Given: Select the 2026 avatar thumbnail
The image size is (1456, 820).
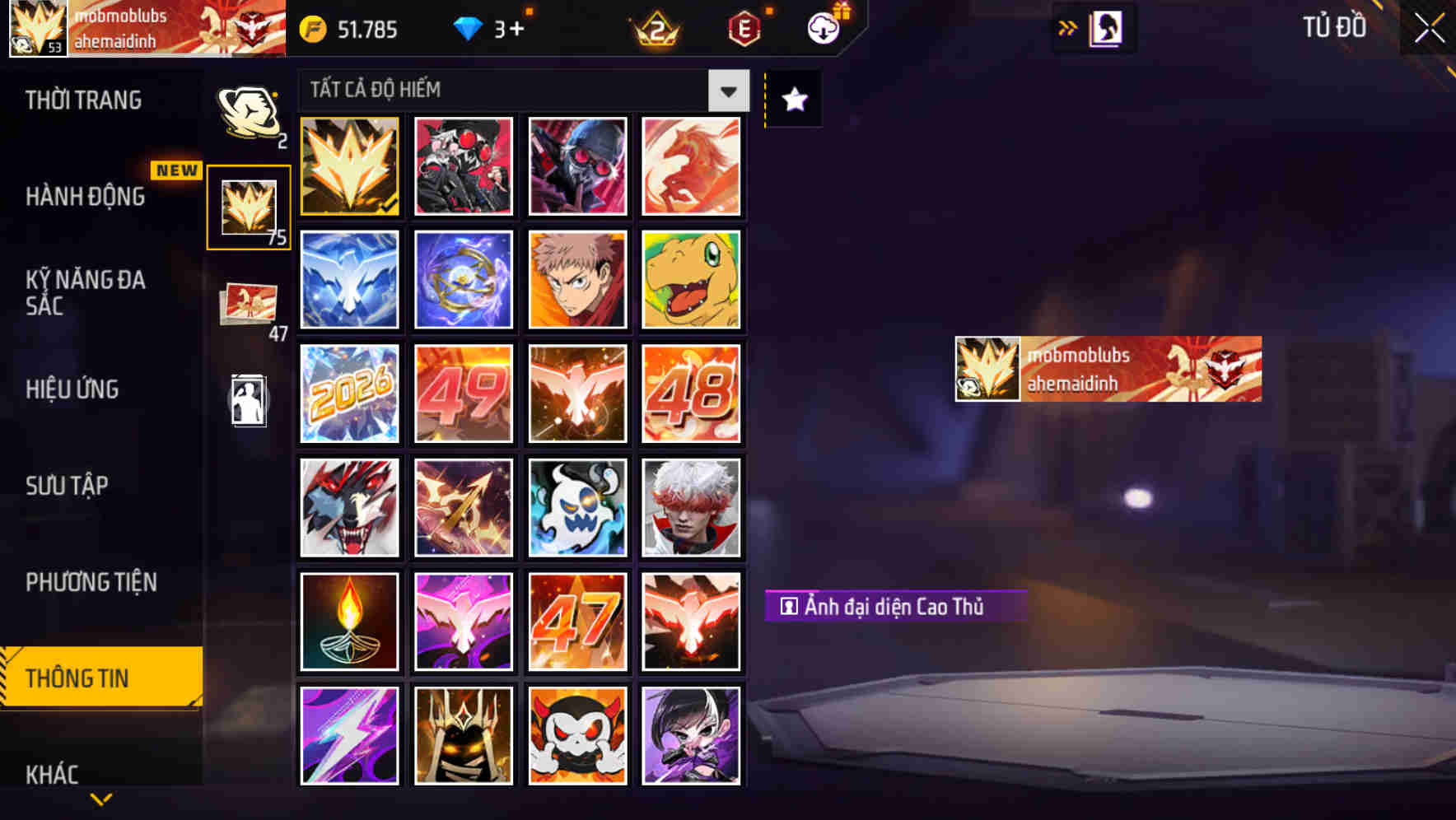Looking at the screenshot, I should [349, 394].
